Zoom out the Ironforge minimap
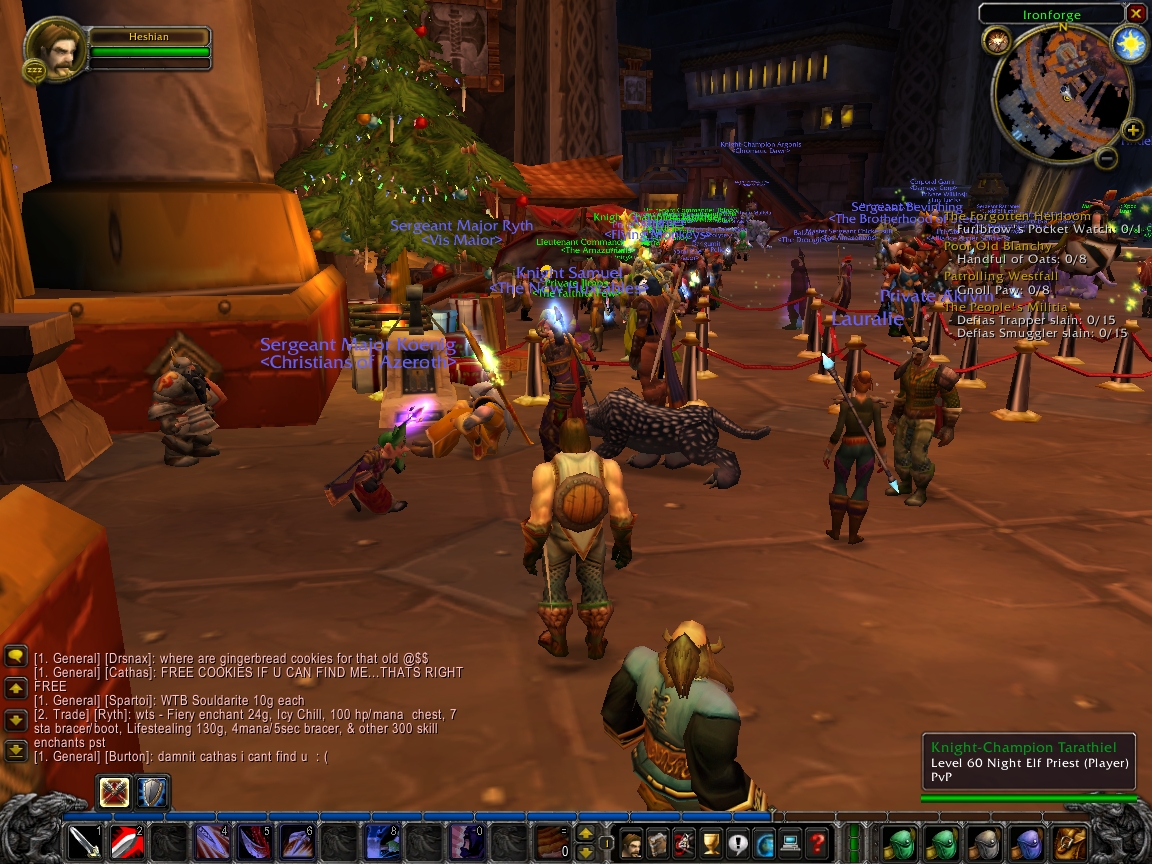Screen dimensions: 1152x864 (1106, 158)
